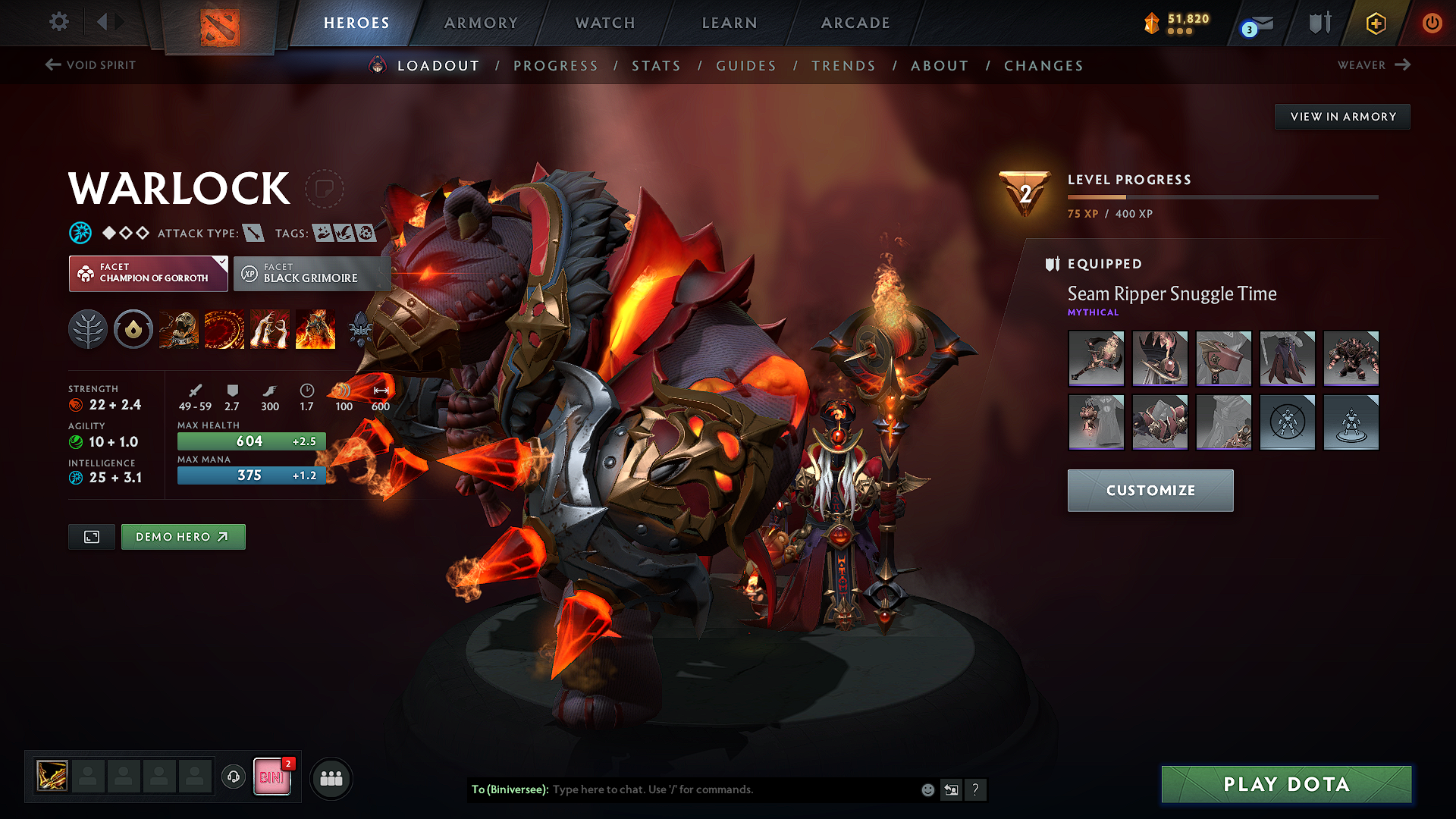Switch to the STATS tab

[656, 66]
